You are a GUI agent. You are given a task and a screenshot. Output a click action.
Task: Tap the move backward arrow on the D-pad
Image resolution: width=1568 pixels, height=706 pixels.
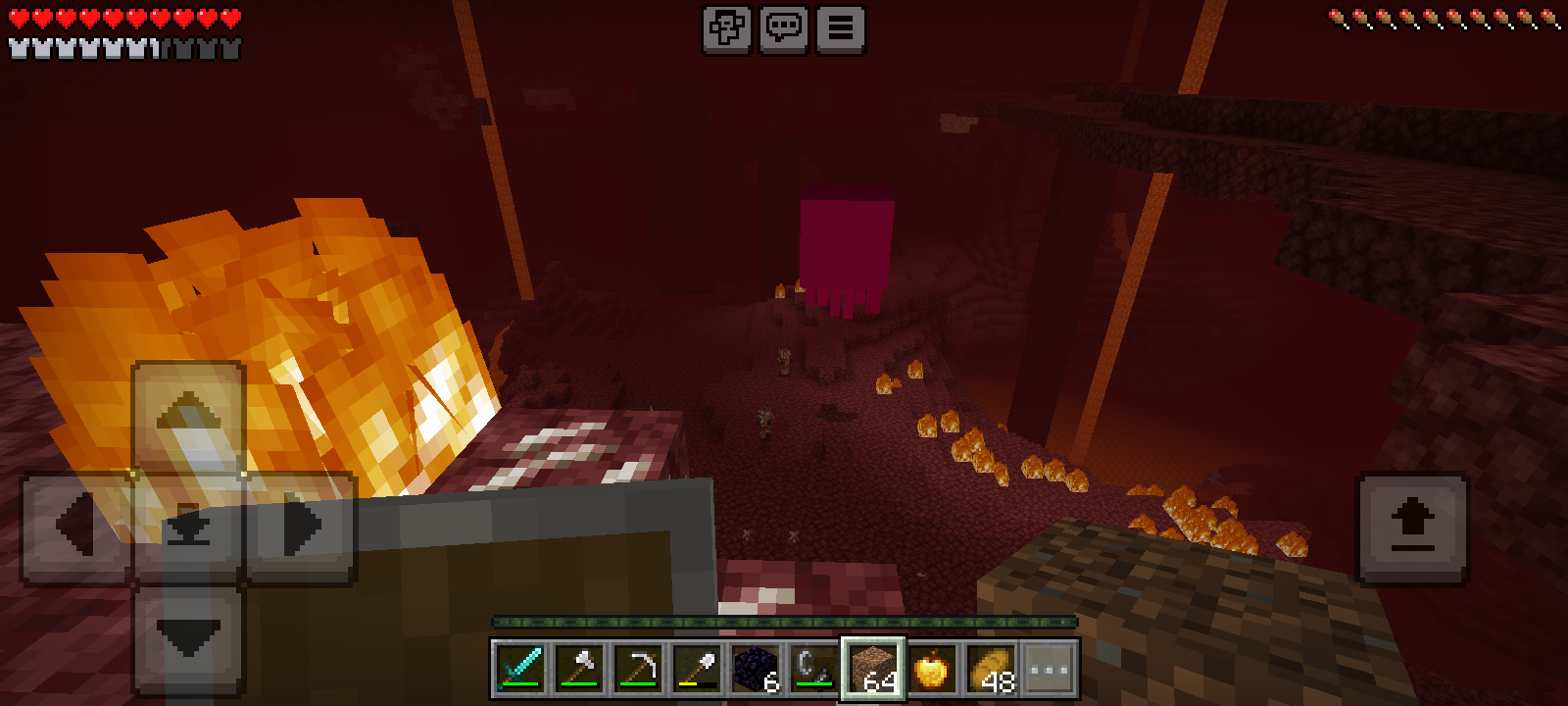(x=188, y=638)
